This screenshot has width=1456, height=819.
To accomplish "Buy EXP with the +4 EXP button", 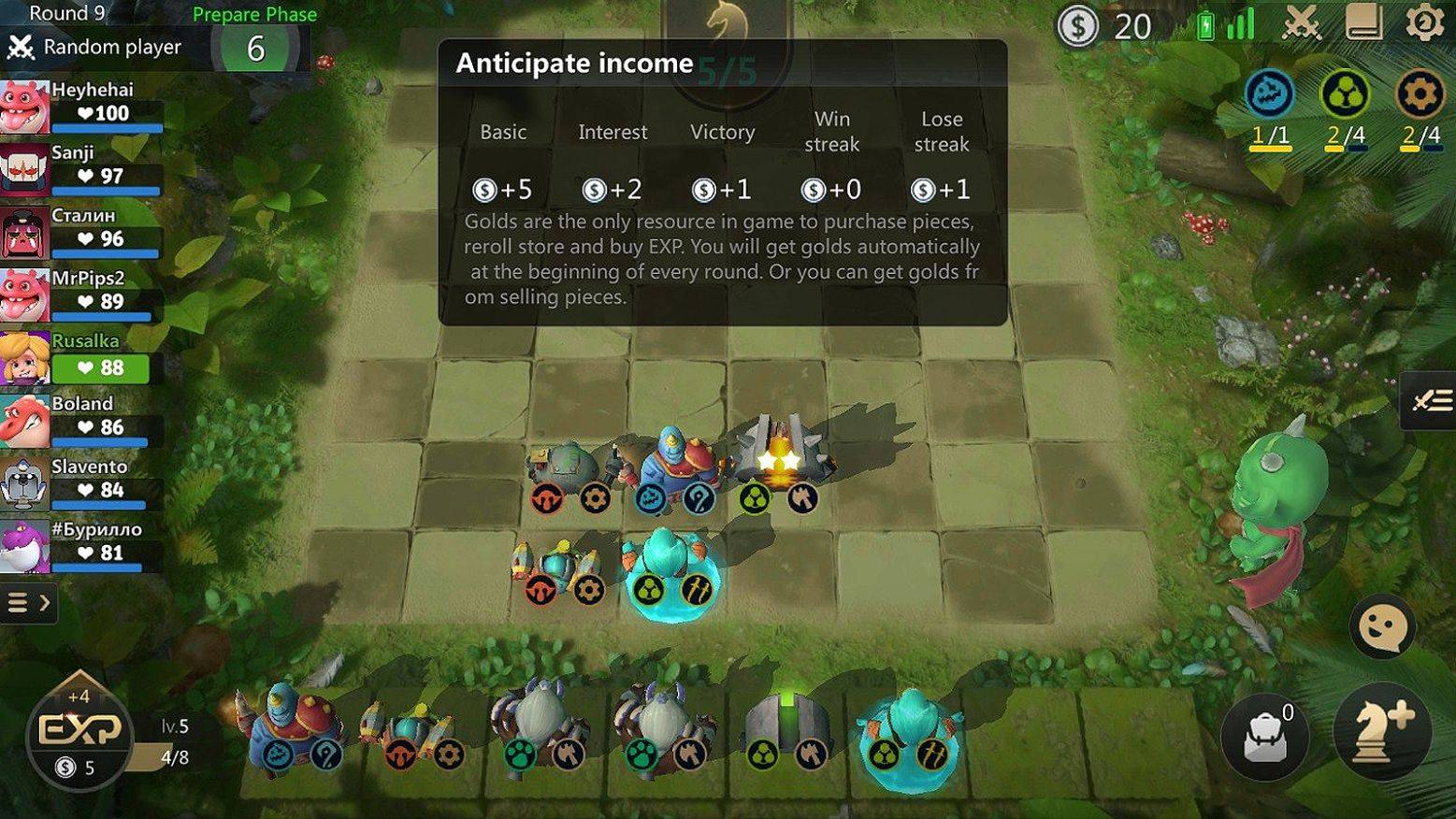I will point(79,739).
